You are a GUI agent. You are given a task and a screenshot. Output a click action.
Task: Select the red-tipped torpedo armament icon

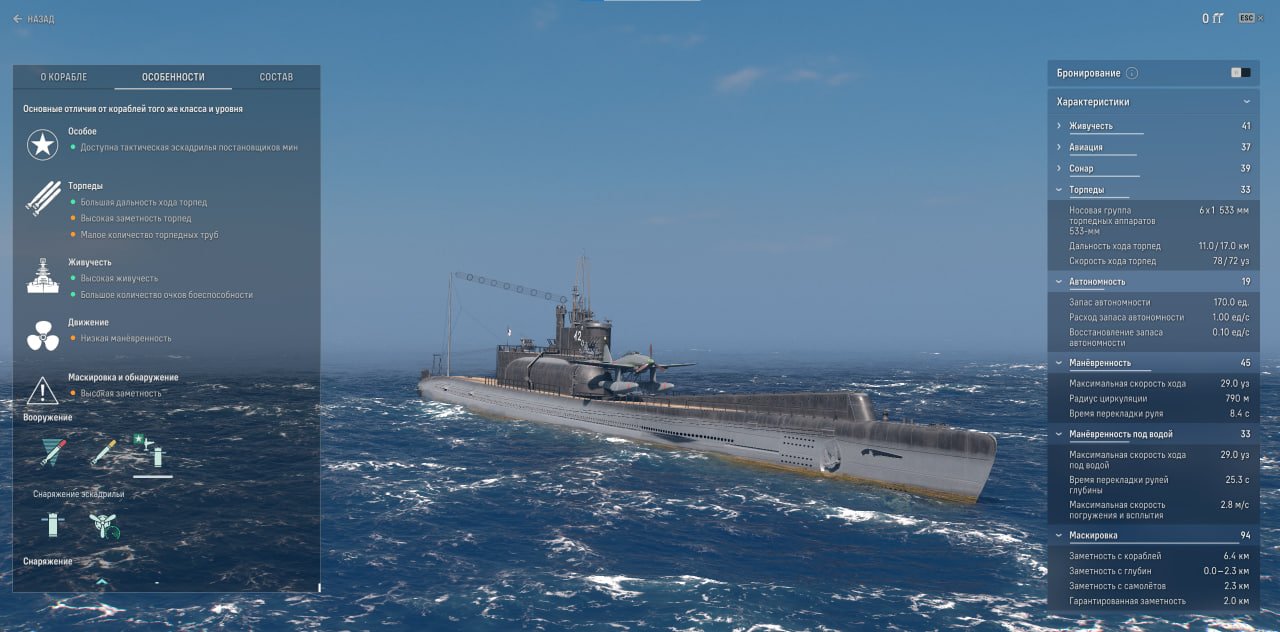pyautogui.click(x=53, y=453)
